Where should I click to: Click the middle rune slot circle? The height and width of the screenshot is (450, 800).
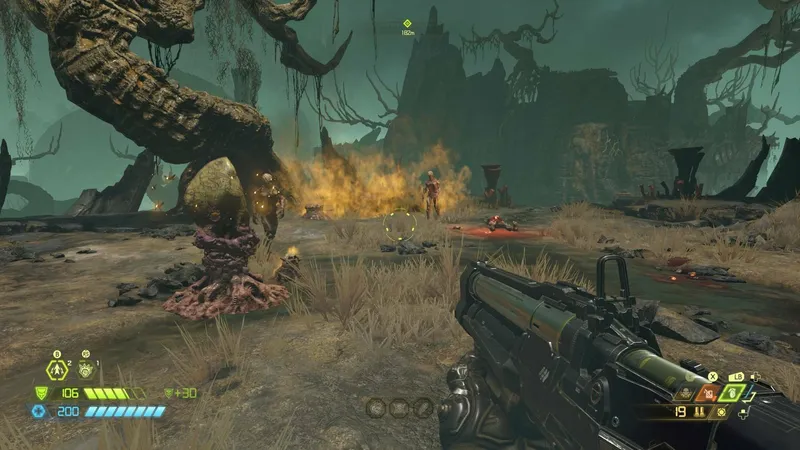[x=399, y=407]
